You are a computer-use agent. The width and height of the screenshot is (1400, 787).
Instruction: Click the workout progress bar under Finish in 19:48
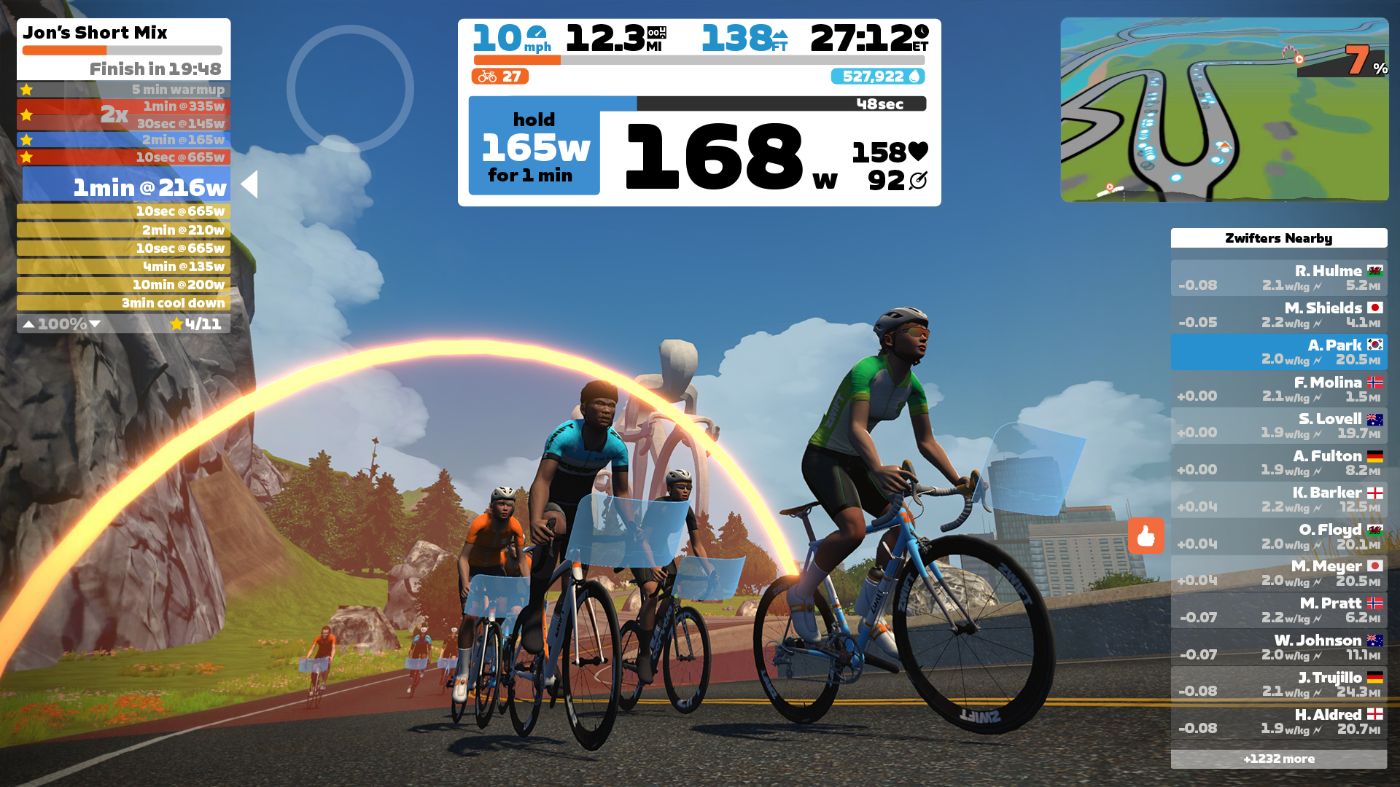(x=122, y=49)
